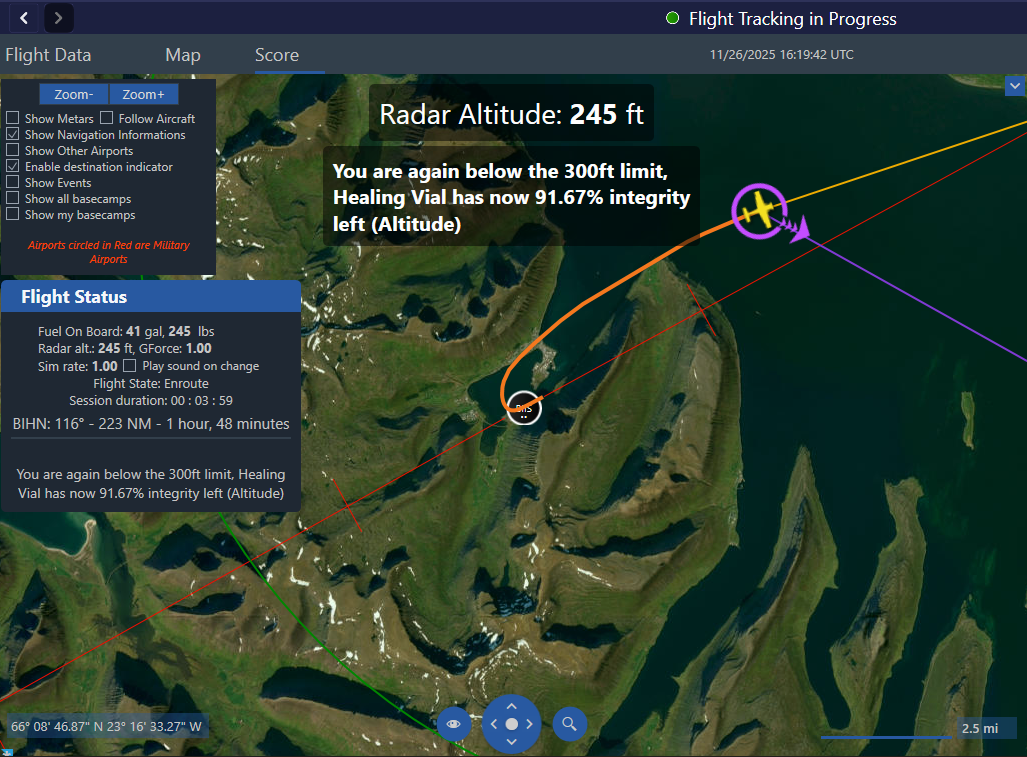Open the magnifier search button
Image resolution: width=1027 pixels, height=757 pixels.
pyautogui.click(x=570, y=723)
